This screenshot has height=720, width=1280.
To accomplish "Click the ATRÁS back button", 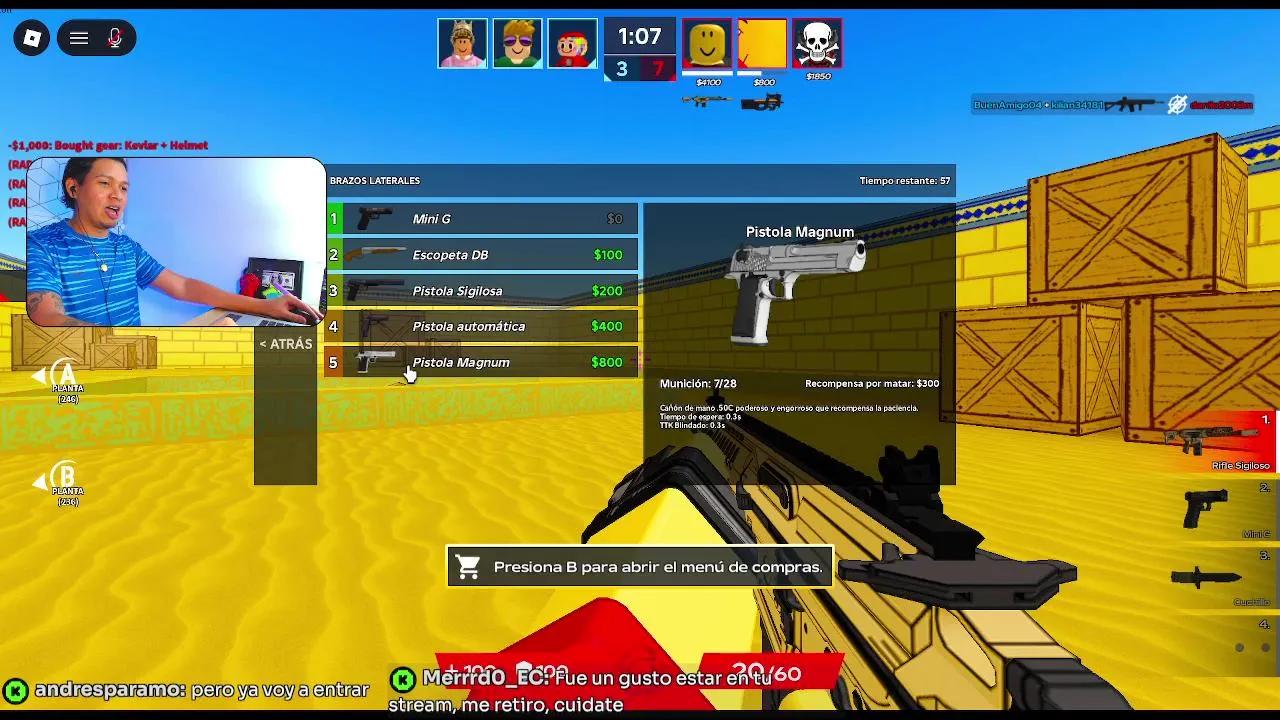I will point(284,343).
